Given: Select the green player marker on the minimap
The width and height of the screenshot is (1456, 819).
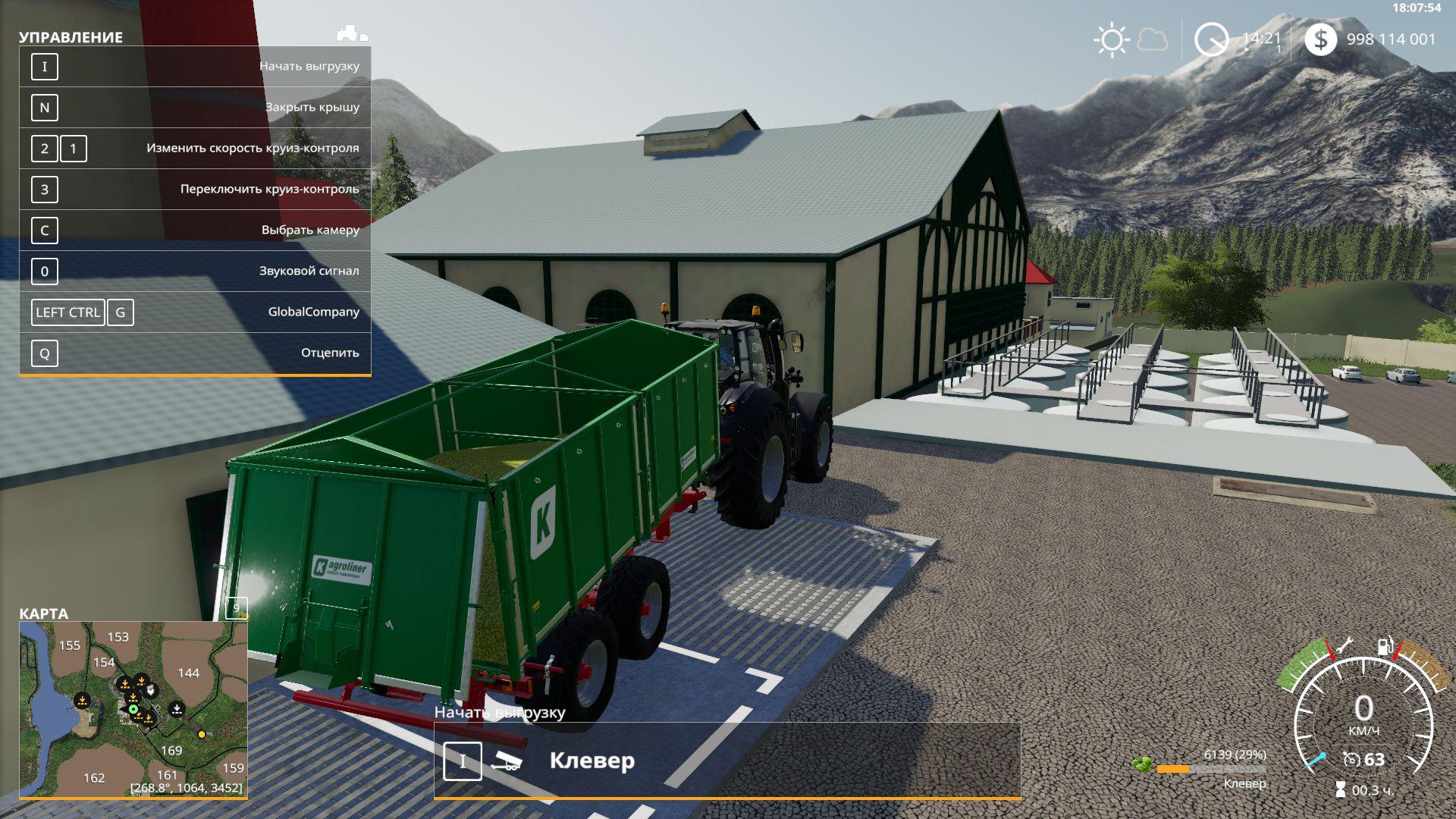Looking at the screenshot, I should coord(133,710).
